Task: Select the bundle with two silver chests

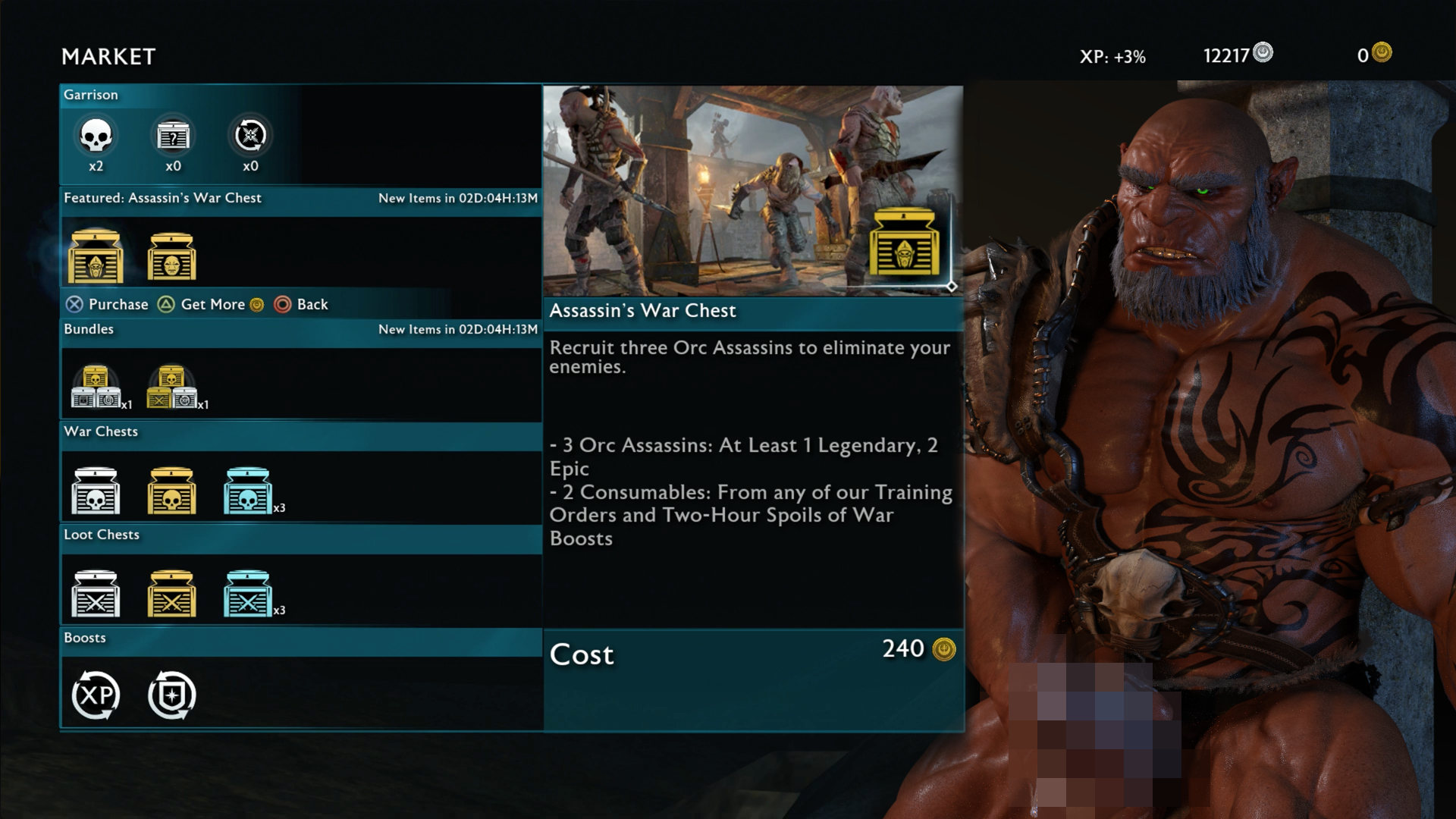Action: (x=96, y=387)
